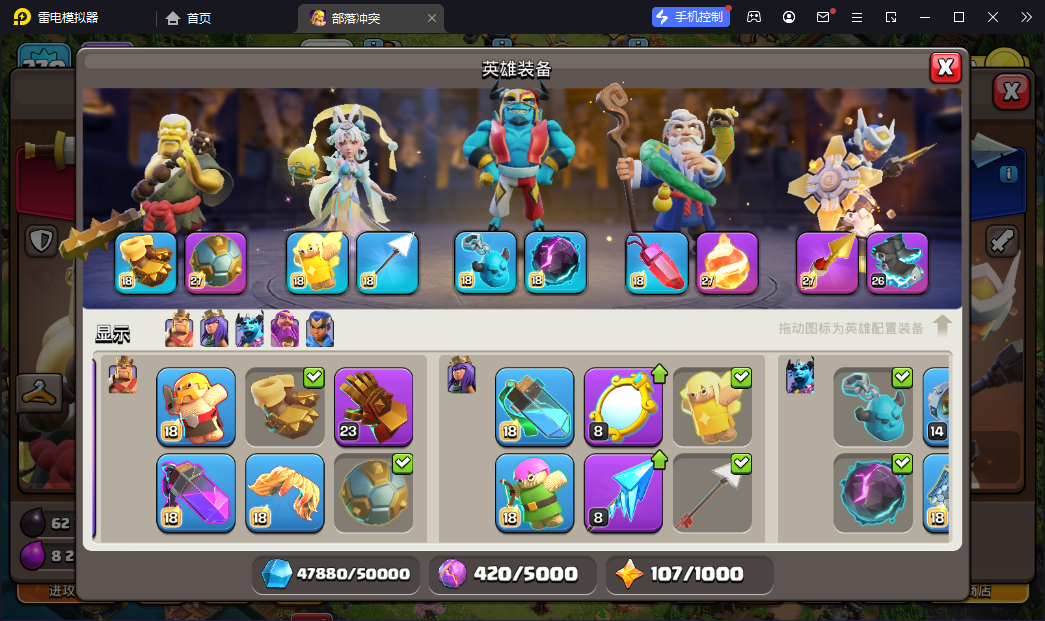Select the equipped Electro Boots slot
This screenshot has width=1045, height=621.
pos(897,263)
